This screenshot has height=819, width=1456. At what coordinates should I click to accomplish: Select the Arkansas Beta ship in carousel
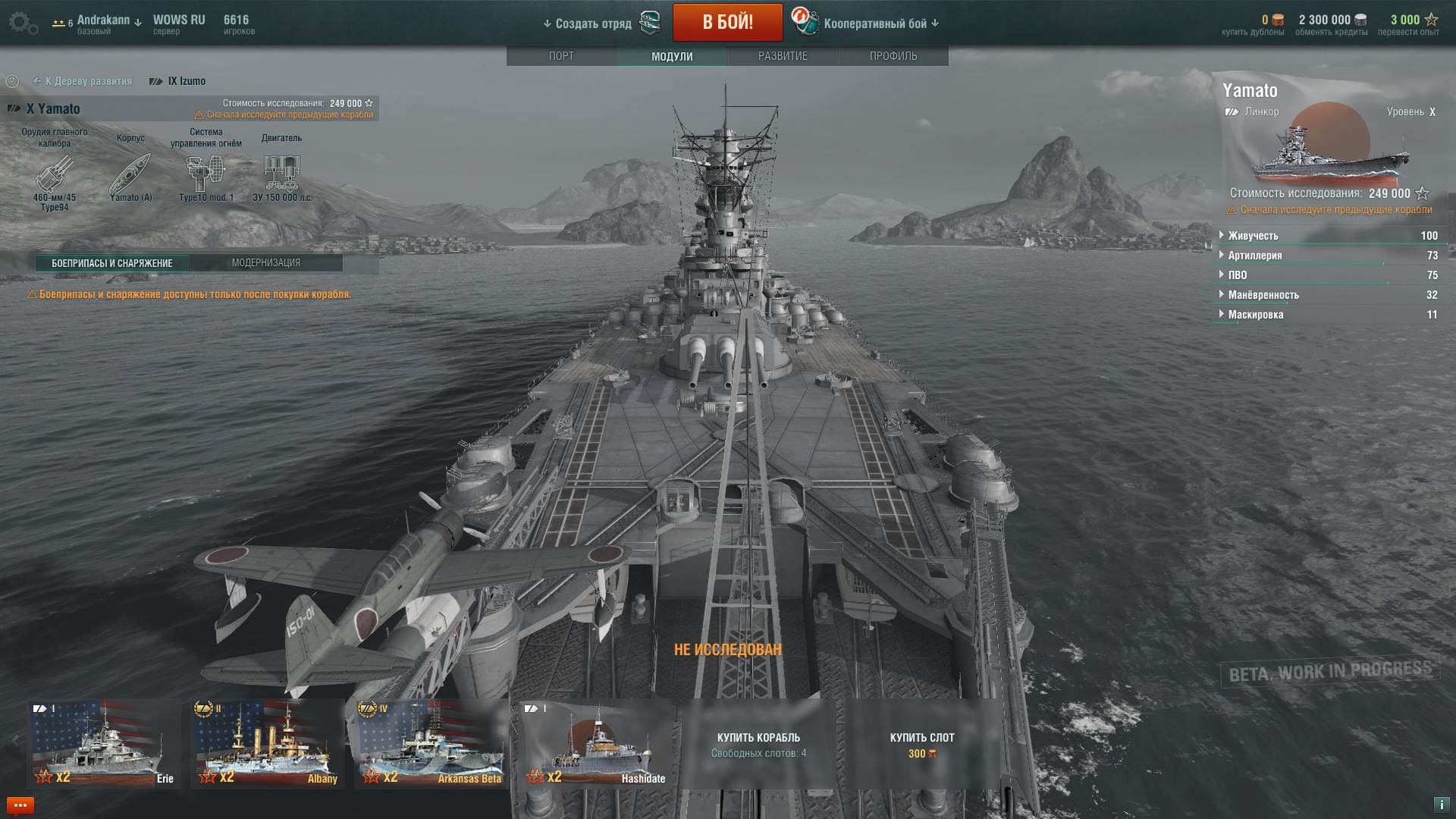point(431,743)
